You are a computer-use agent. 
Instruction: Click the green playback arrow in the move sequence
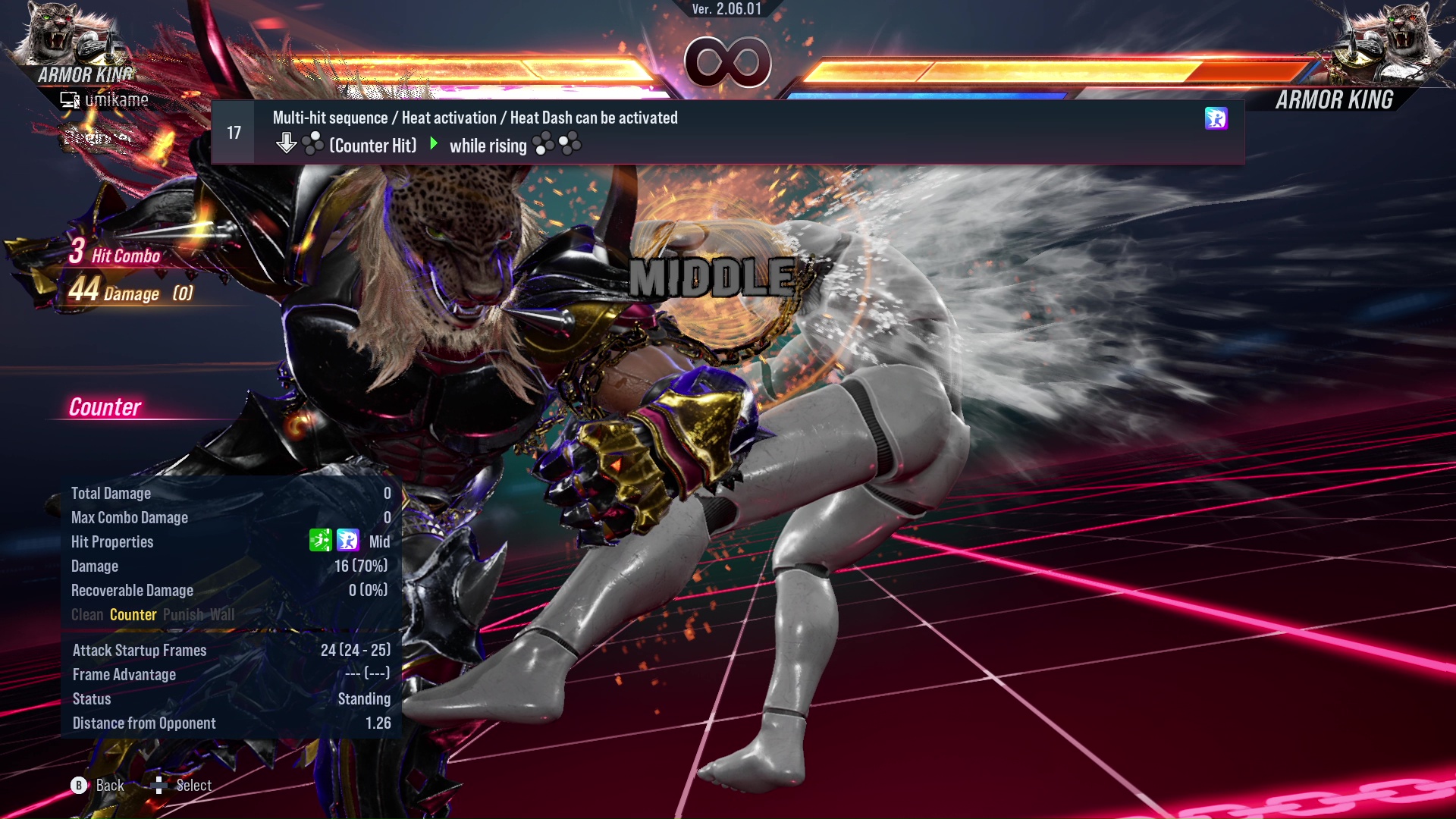(x=435, y=144)
